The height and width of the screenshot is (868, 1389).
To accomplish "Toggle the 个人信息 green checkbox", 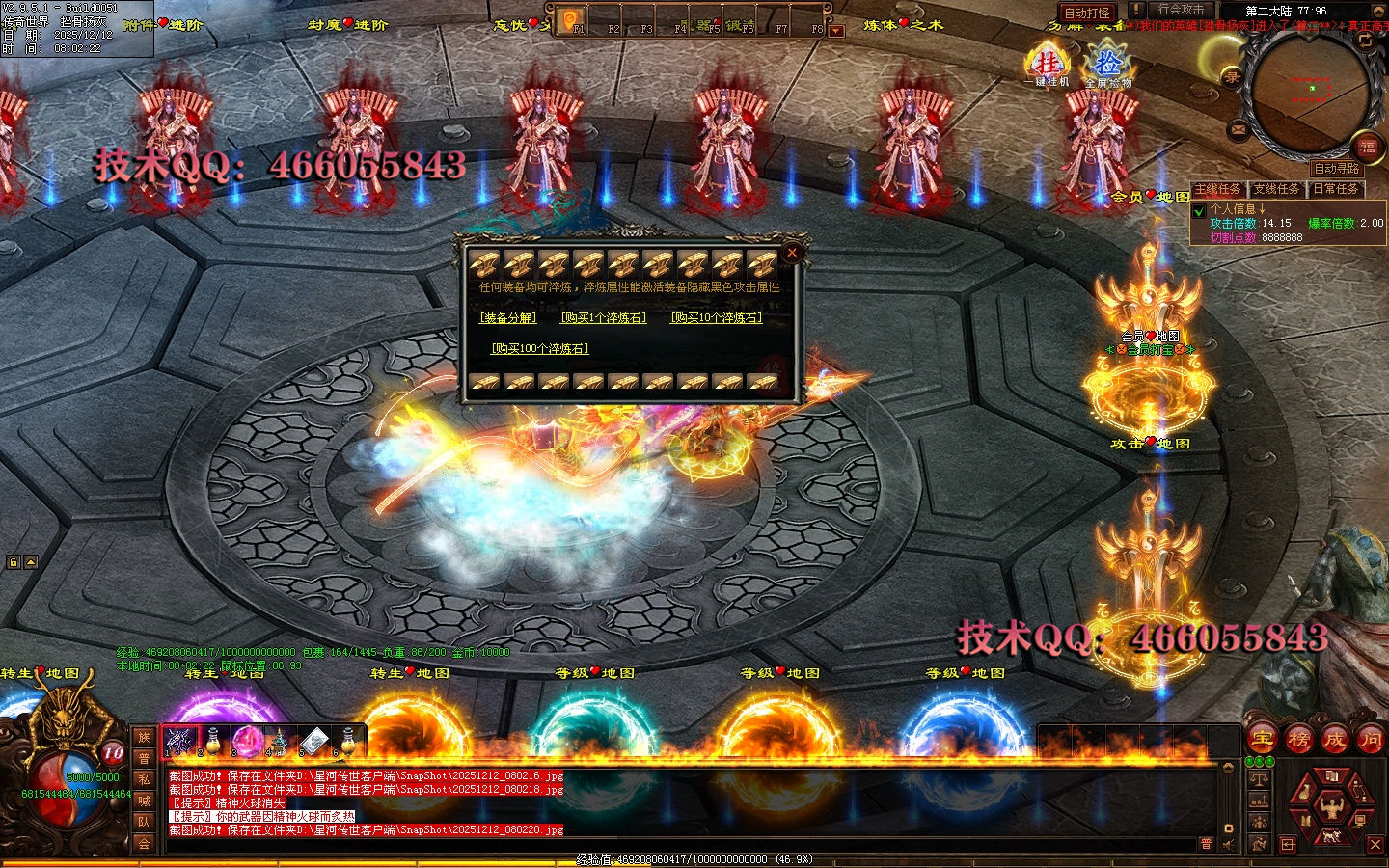I will tap(1199, 211).
